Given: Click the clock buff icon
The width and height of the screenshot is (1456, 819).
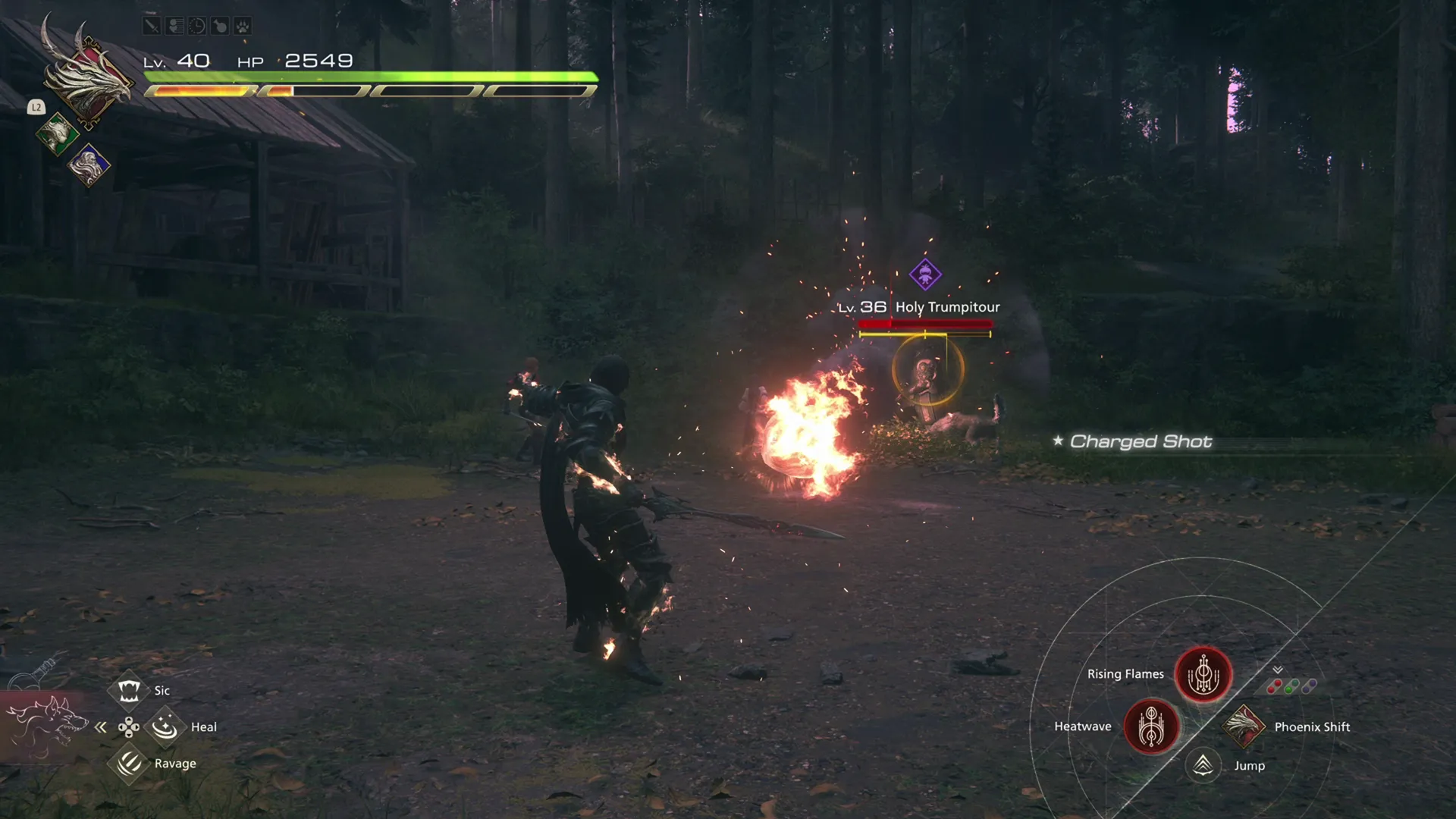Looking at the screenshot, I should point(197,25).
